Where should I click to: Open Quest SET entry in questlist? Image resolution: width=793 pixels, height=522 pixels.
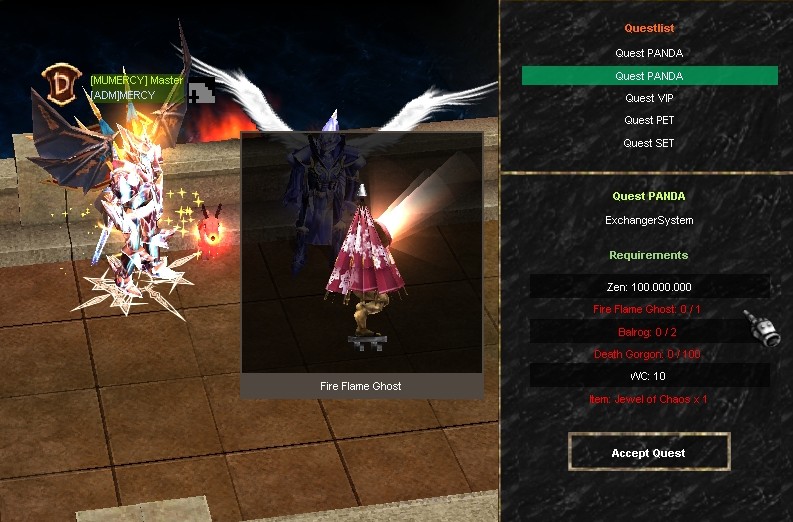point(649,143)
